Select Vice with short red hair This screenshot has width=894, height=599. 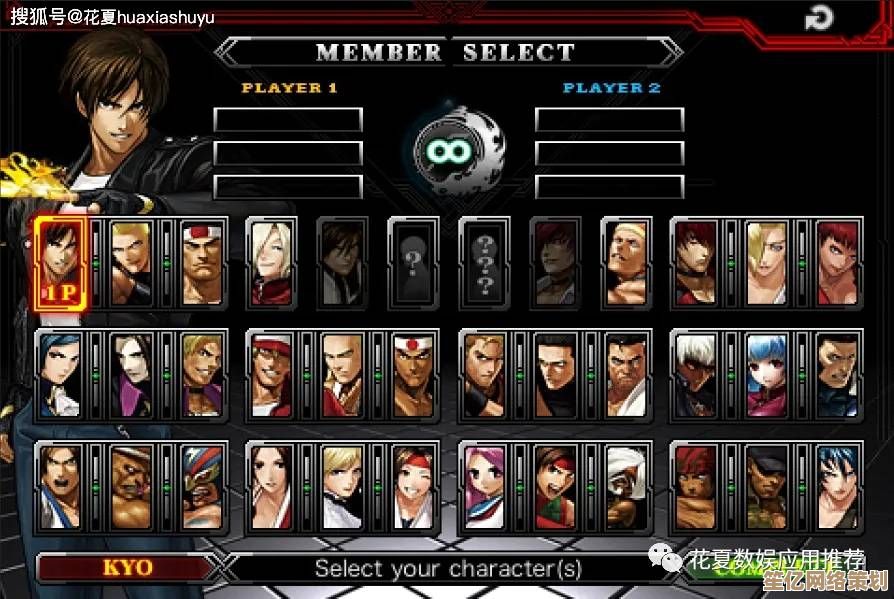tap(839, 261)
